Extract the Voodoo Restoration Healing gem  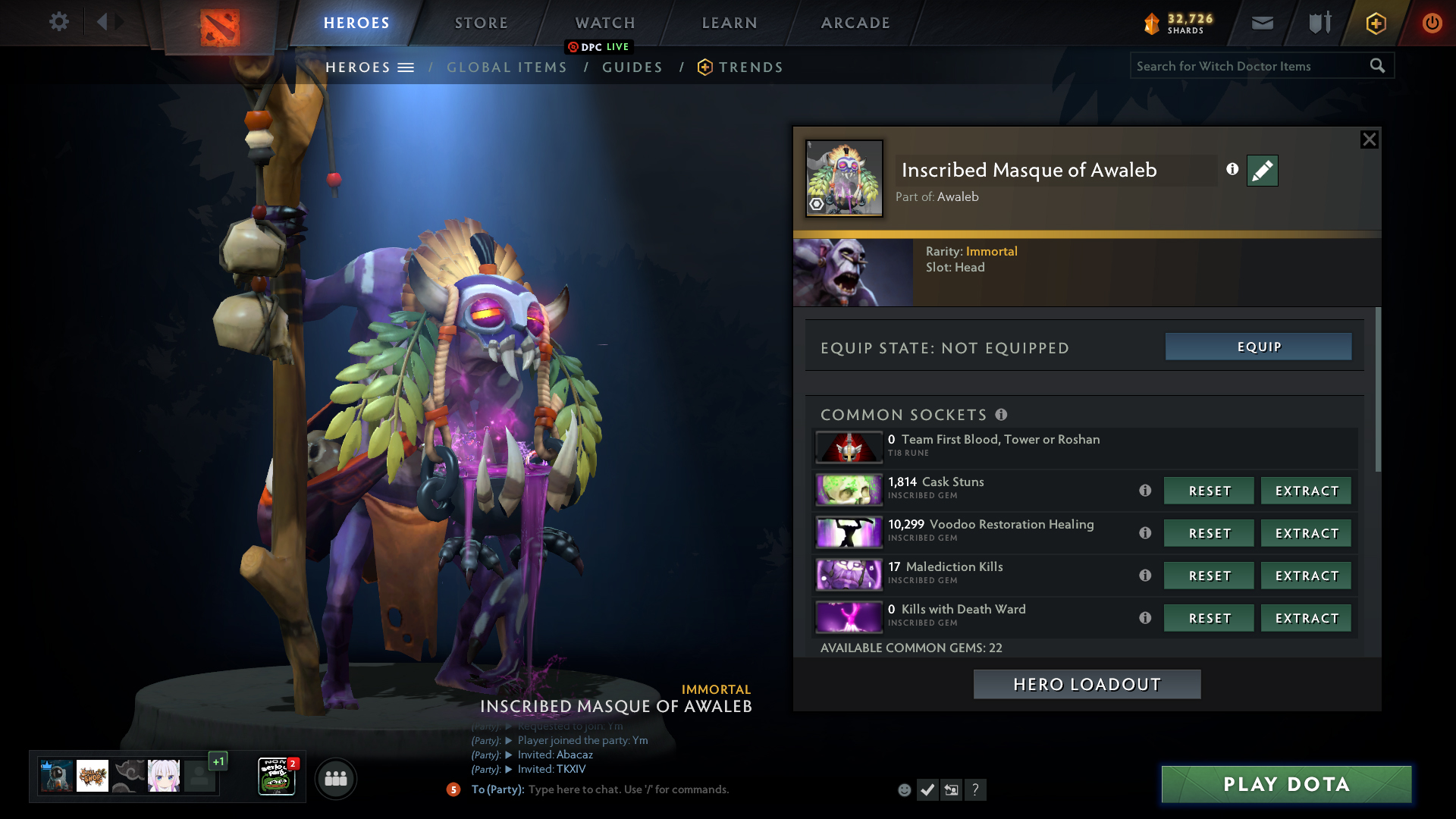tap(1306, 533)
